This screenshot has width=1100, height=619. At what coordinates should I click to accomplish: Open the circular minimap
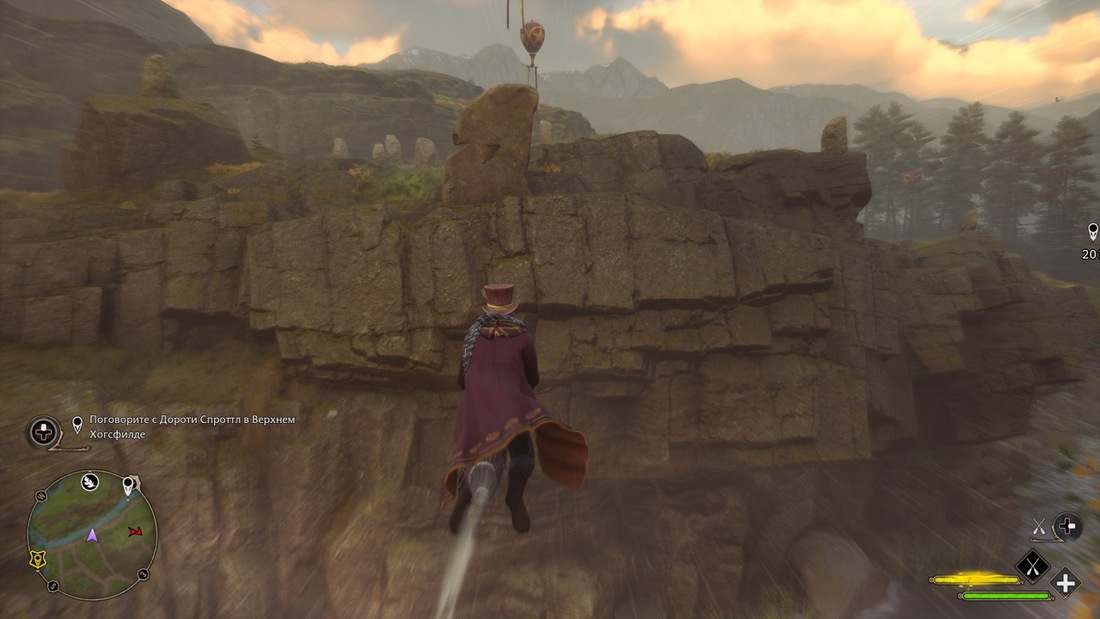tap(92, 534)
